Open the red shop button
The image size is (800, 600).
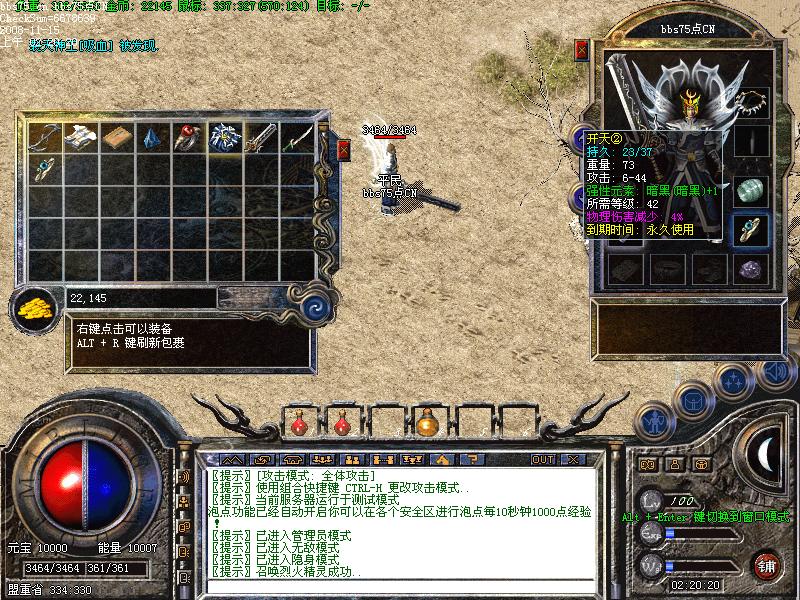(767, 565)
